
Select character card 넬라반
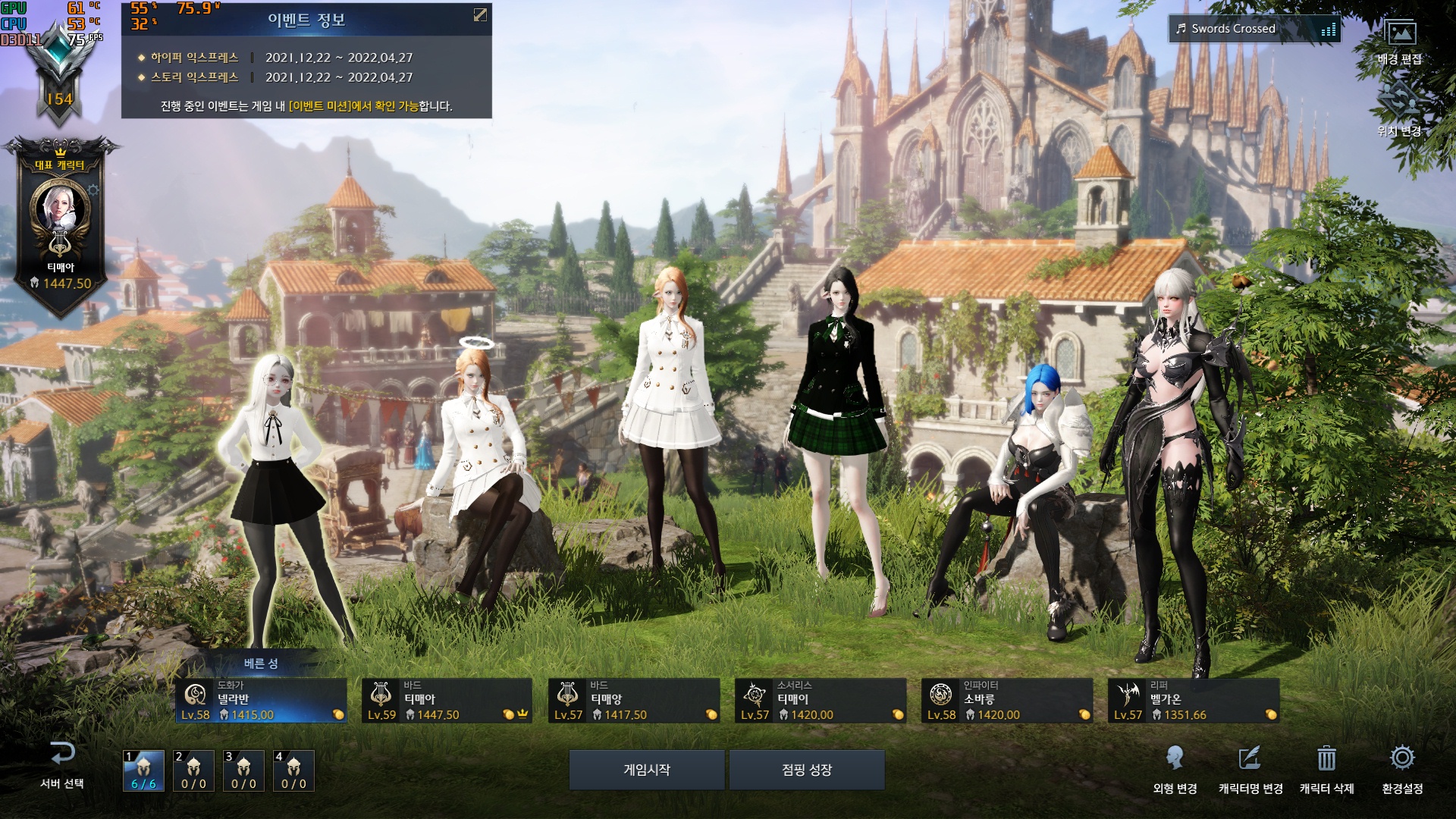(261, 701)
